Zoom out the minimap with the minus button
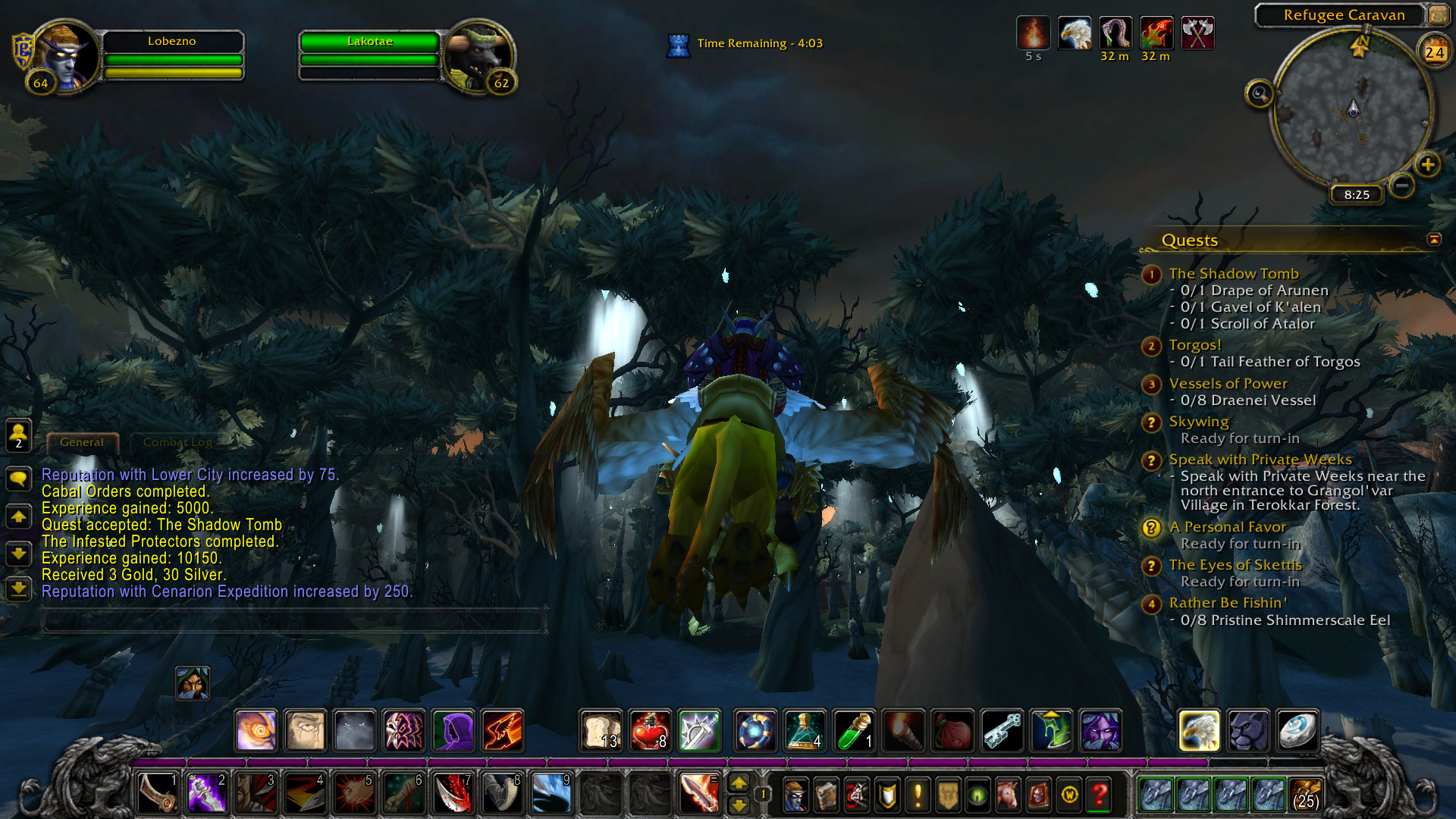Screen dimensions: 1456x819 [1402, 185]
